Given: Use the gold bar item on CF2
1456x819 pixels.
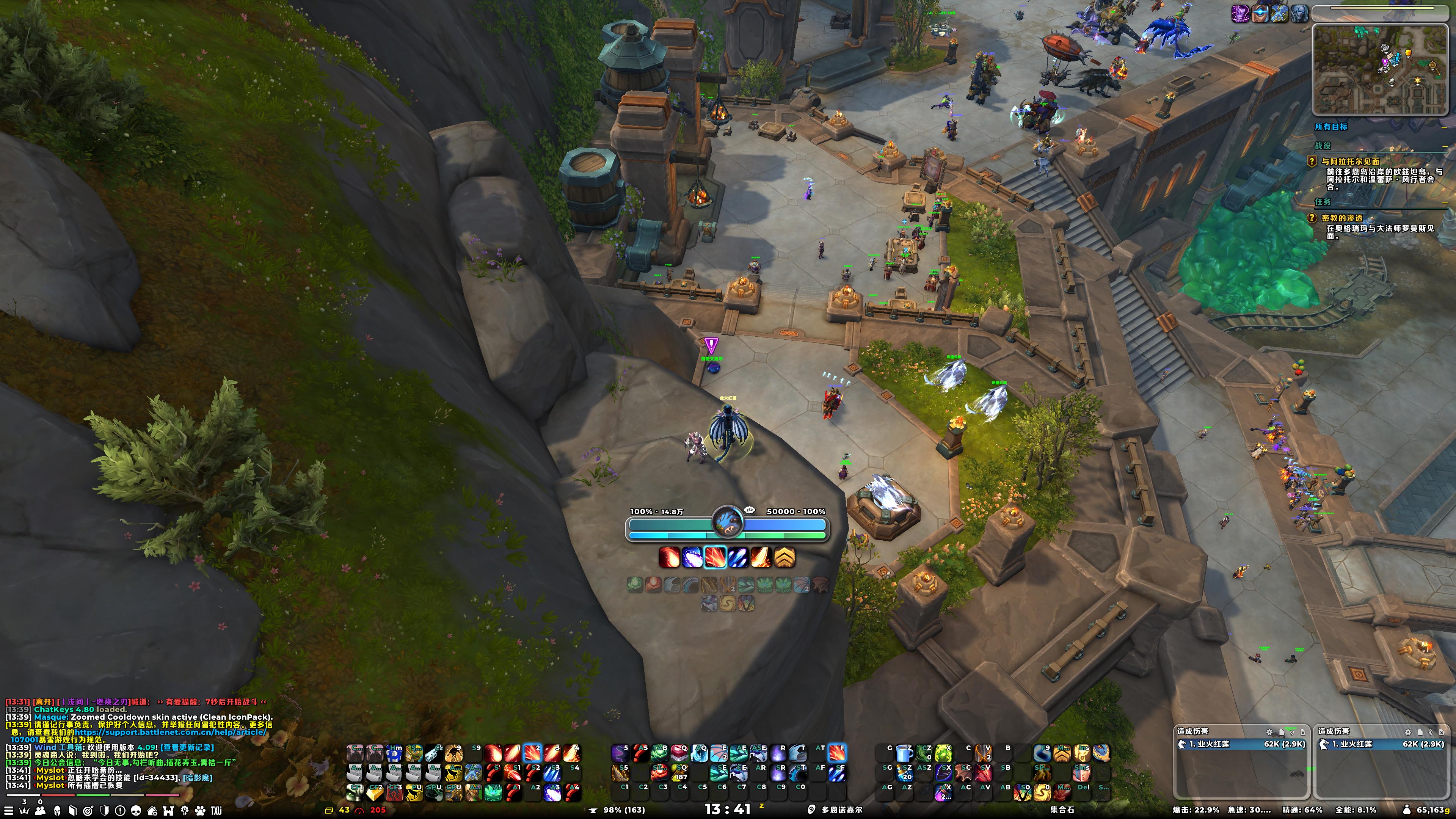Looking at the screenshot, I should pyautogui.click(x=375, y=792).
